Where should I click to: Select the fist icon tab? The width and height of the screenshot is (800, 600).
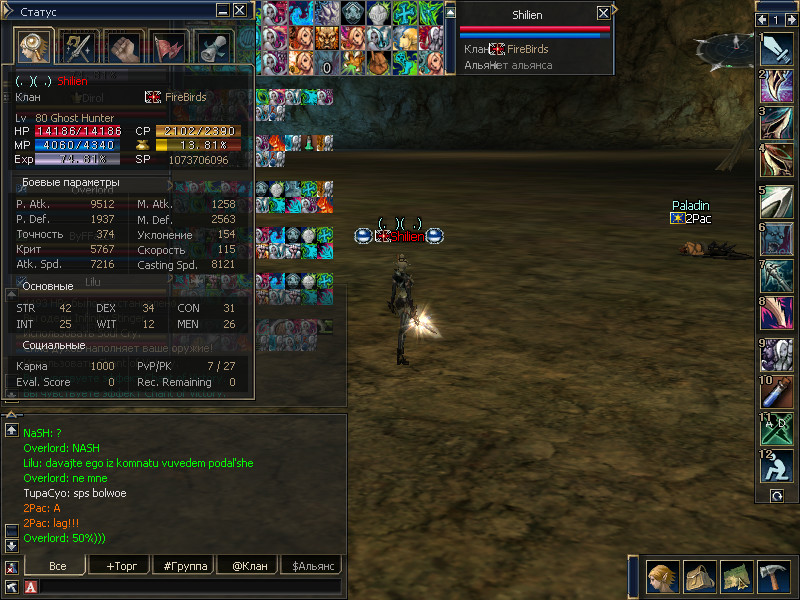pos(123,47)
